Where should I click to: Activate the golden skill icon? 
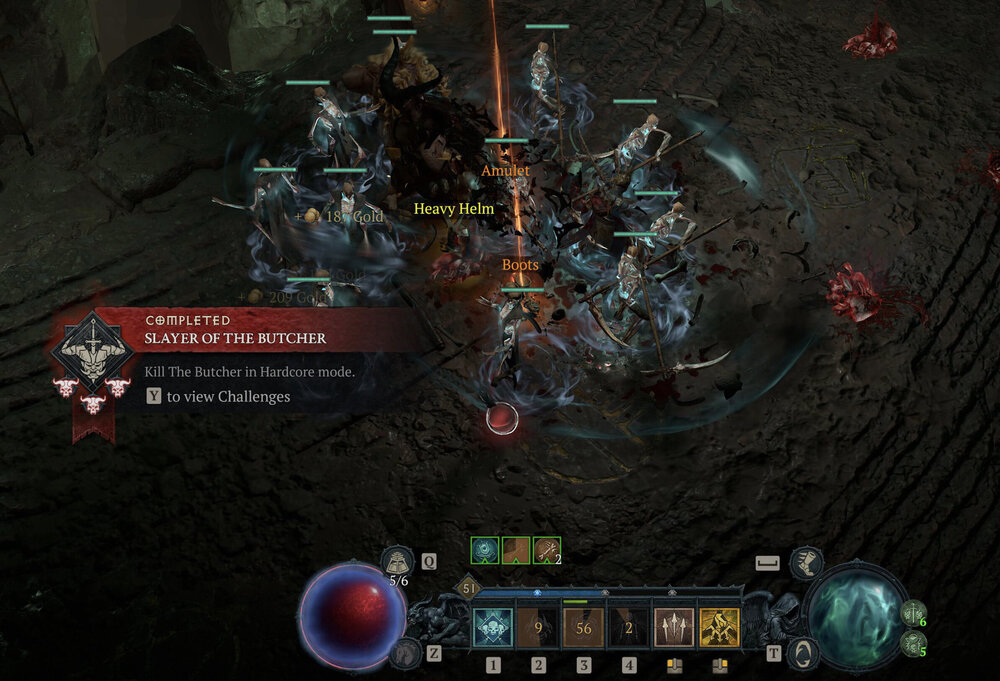[x=719, y=628]
